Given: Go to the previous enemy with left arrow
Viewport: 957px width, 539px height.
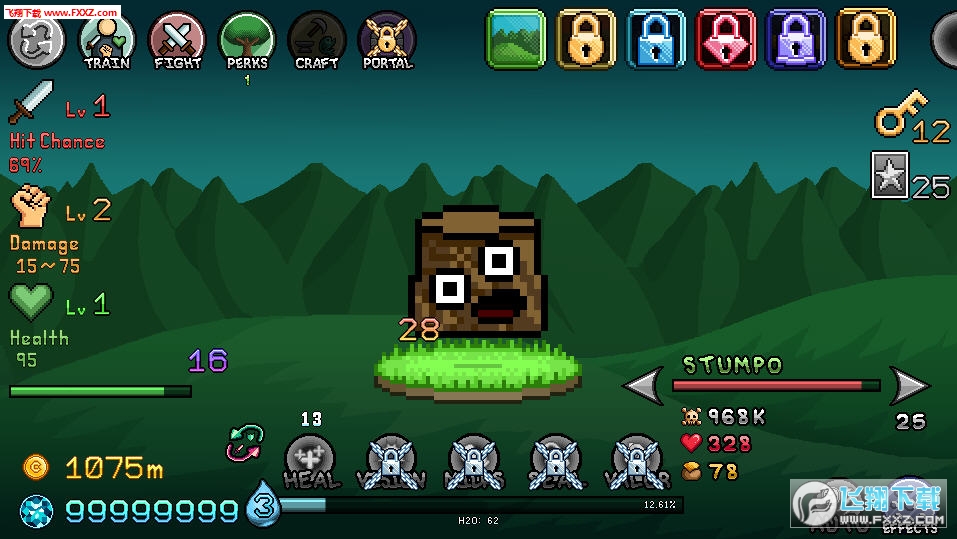Looking at the screenshot, I should pos(643,385).
